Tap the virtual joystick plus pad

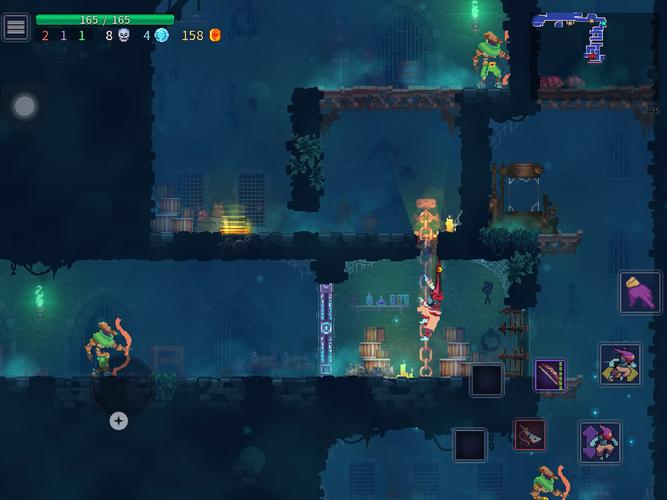click(x=119, y=421)
